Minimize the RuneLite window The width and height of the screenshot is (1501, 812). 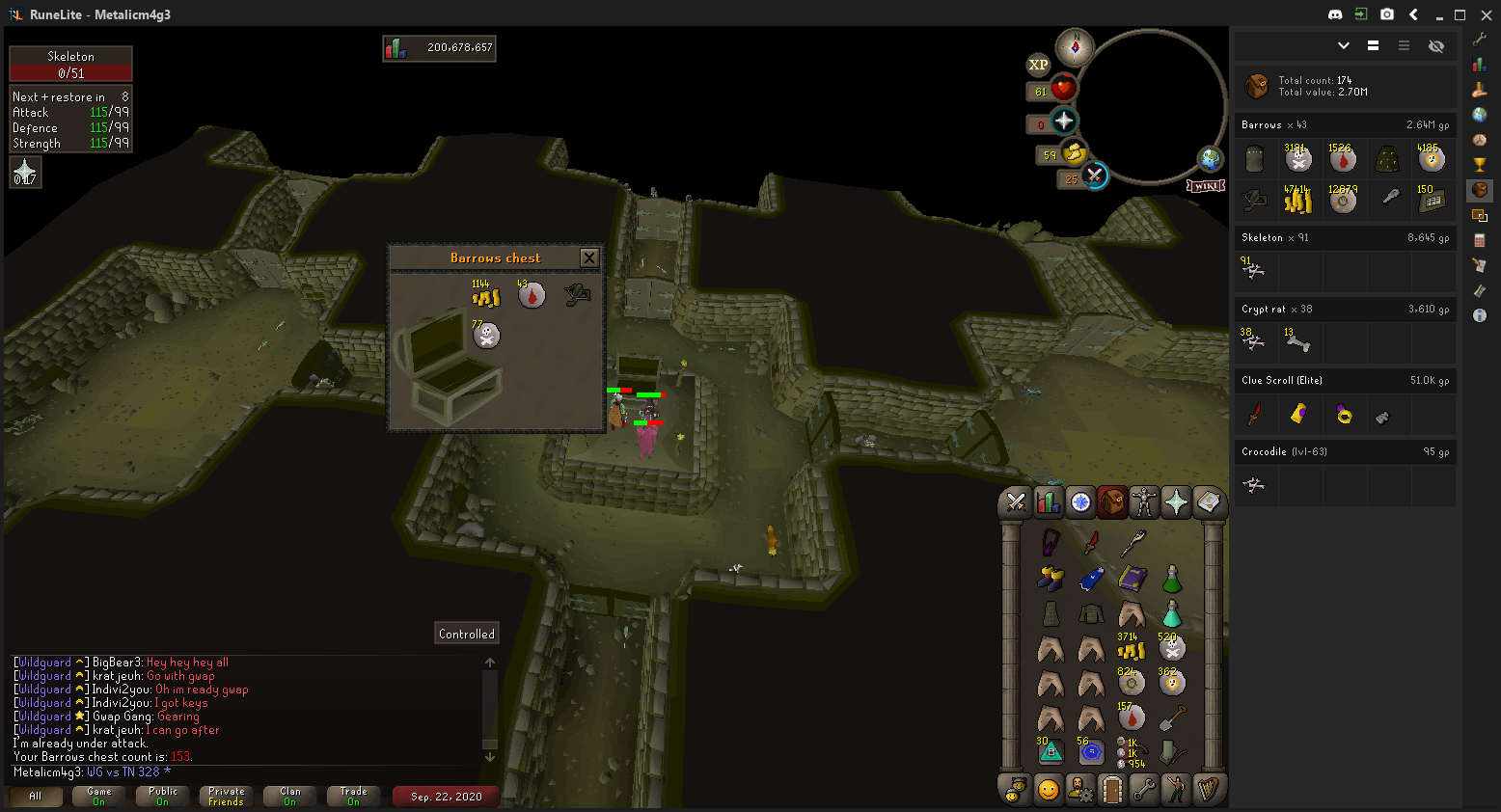click(x=1438, y=14)
